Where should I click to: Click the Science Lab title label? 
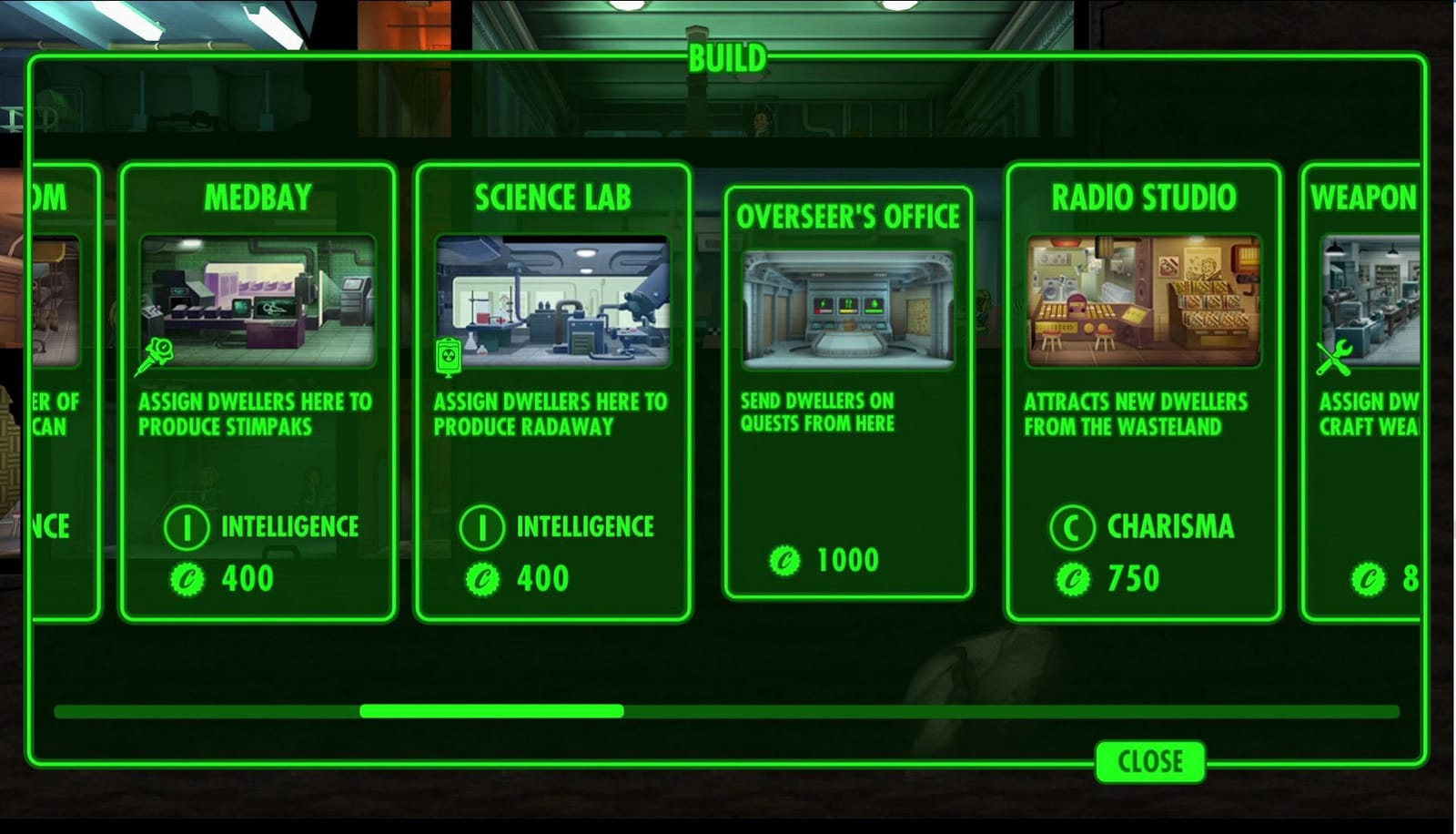coord(551,194)
